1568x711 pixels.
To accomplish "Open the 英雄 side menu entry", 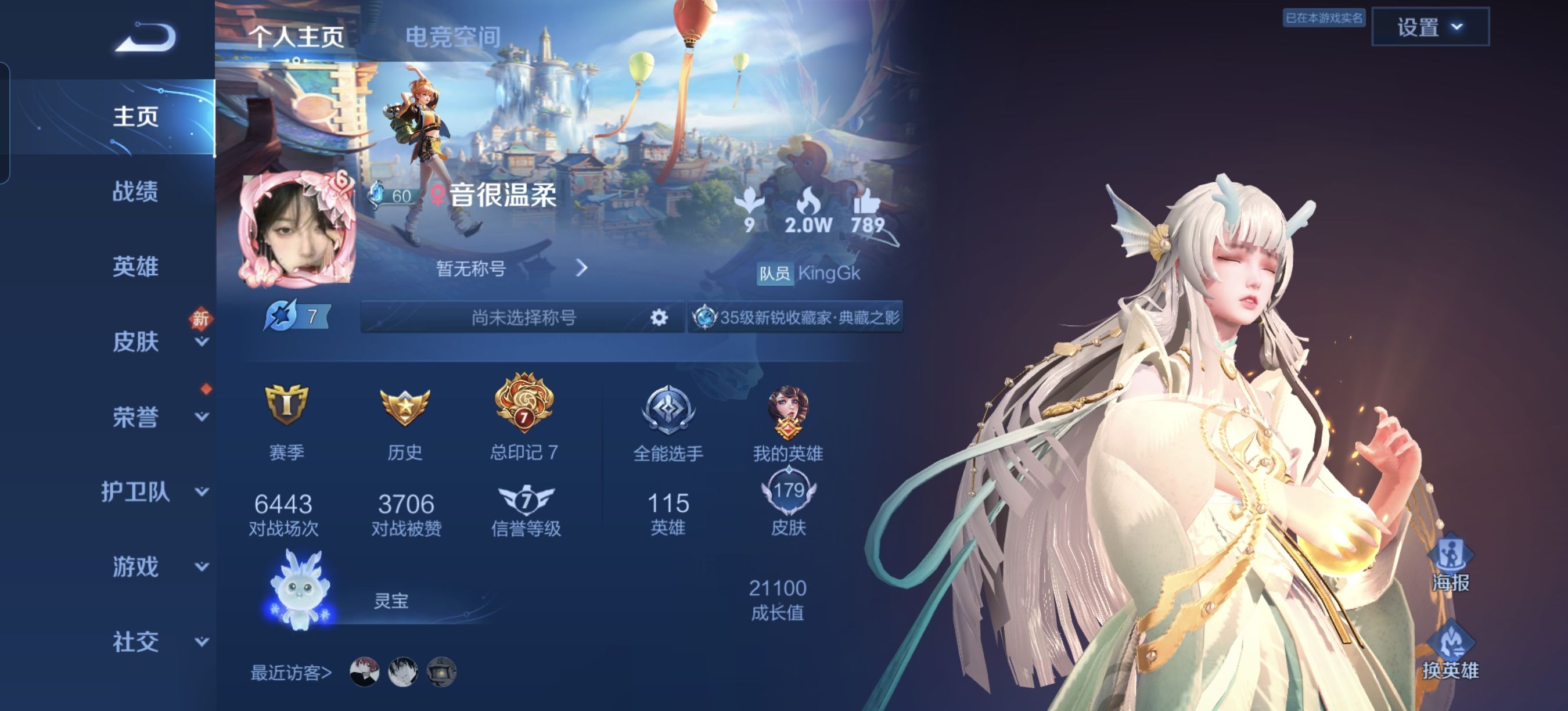I will pyautogui.click(x=135, y=266).
